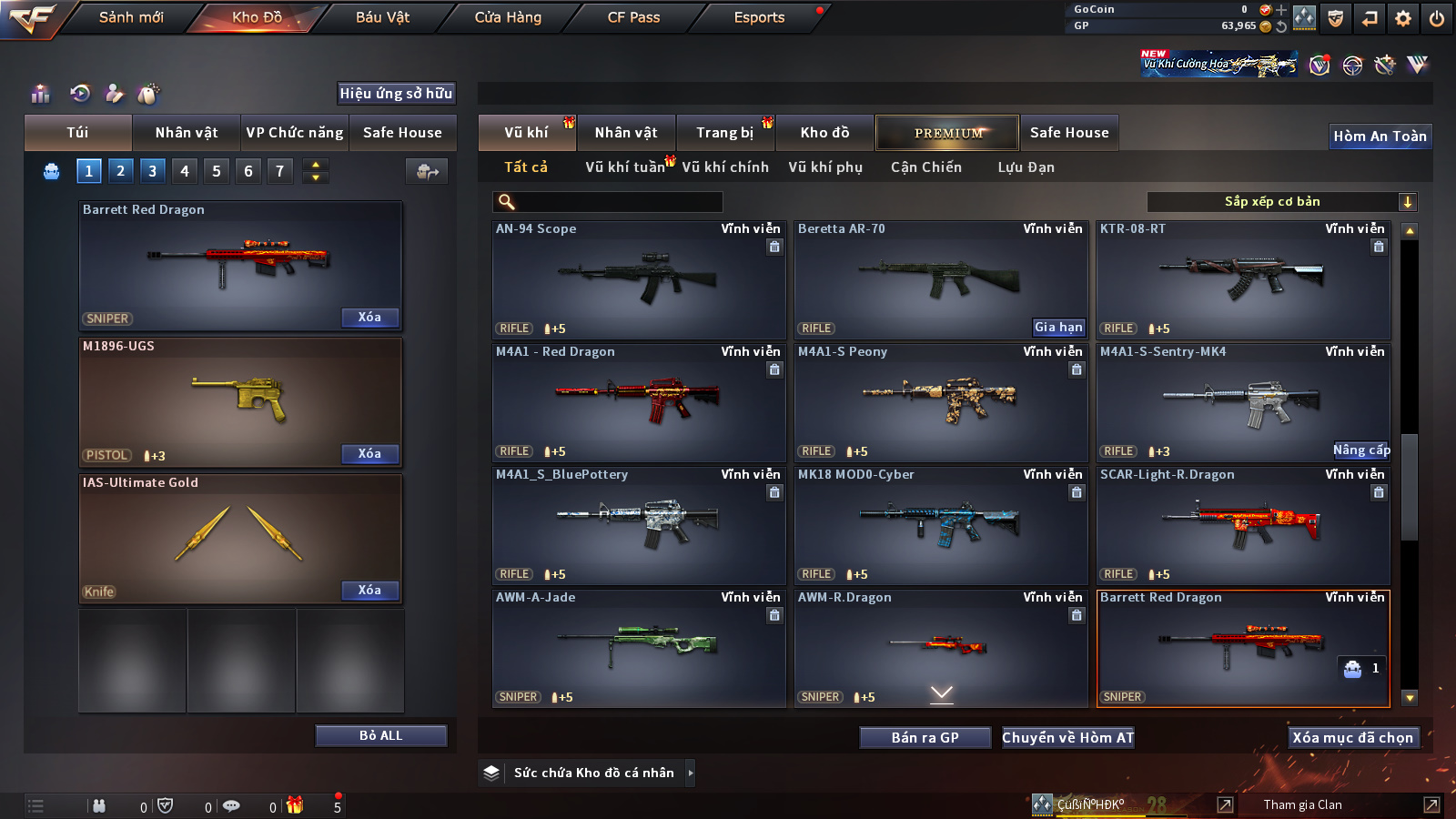Click the Bỏ ALL button

coord(380,735)
